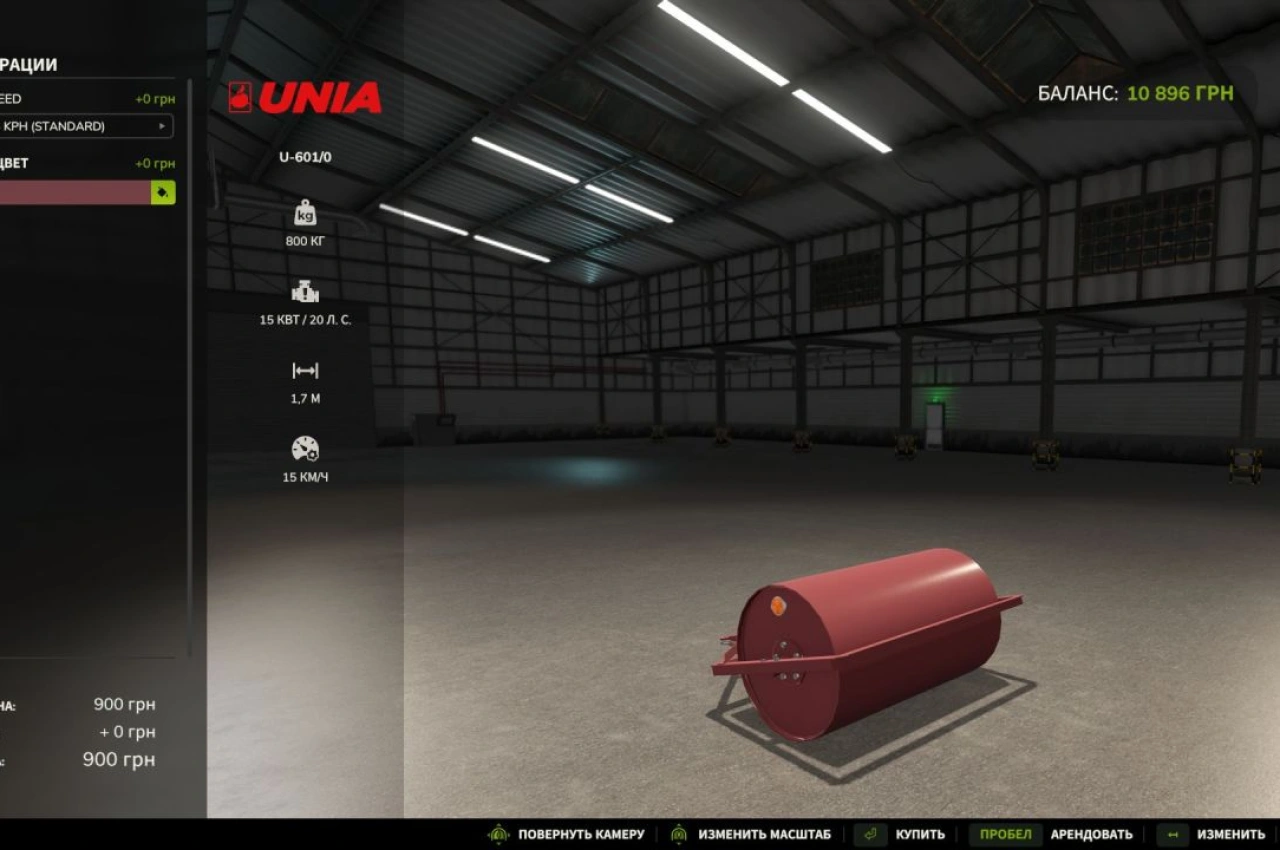1280x850 pixels.
Task: Click the paint bucket icon next to color bar
Action: (x=161, y=192)
